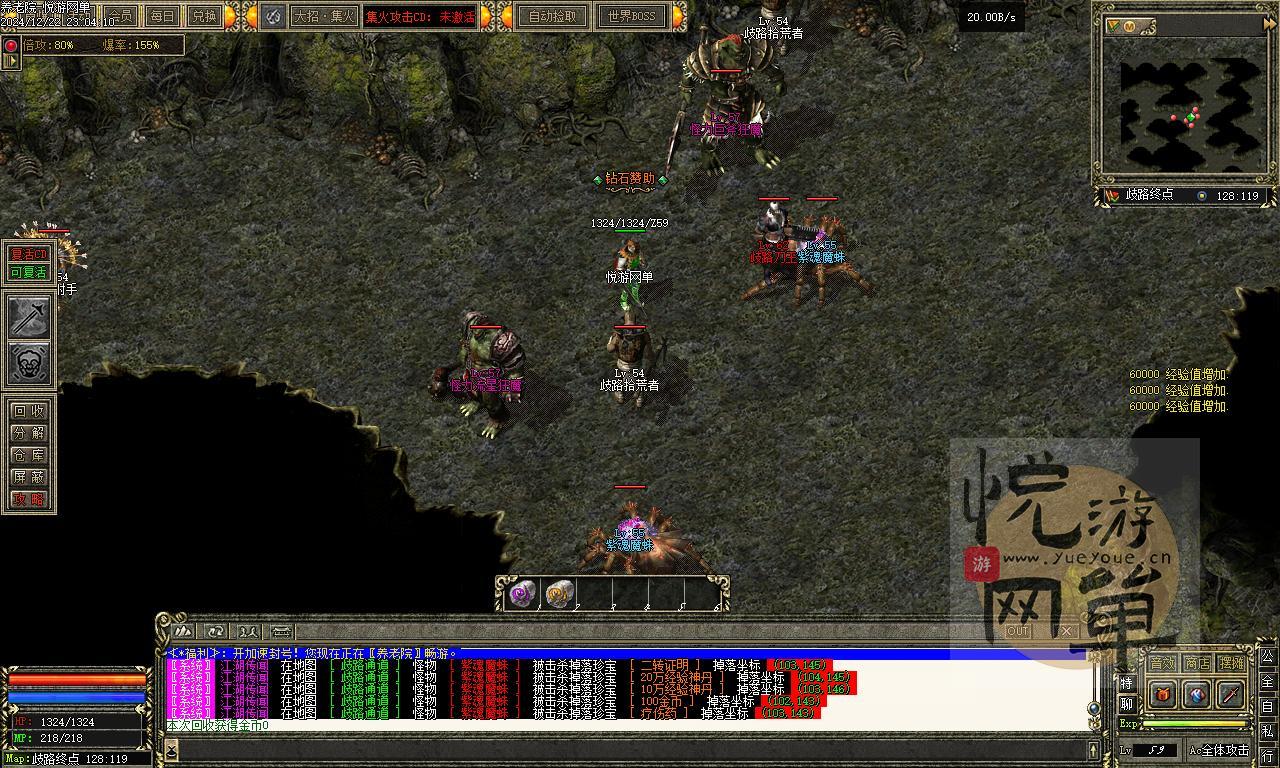Use the purple swirl item in the hotbar
Image resolution: width=1280 pixels, height=768 pixels.
(x=521, y=594)
